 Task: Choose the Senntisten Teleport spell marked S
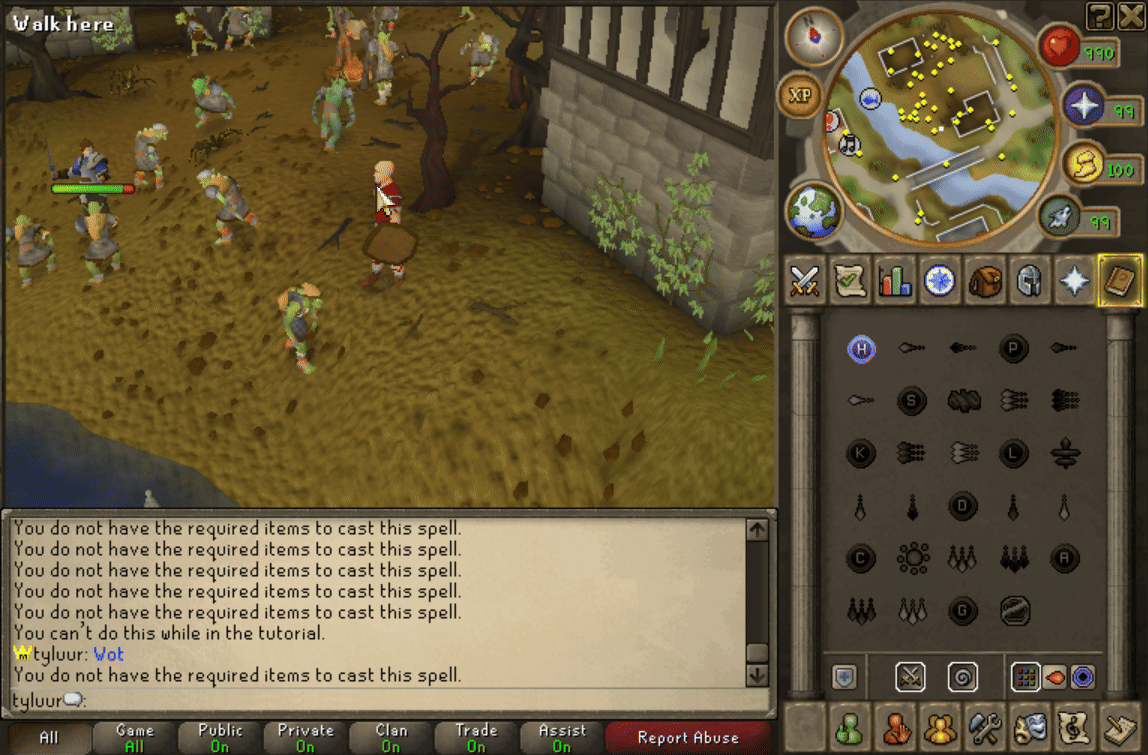tap(912, 401)
